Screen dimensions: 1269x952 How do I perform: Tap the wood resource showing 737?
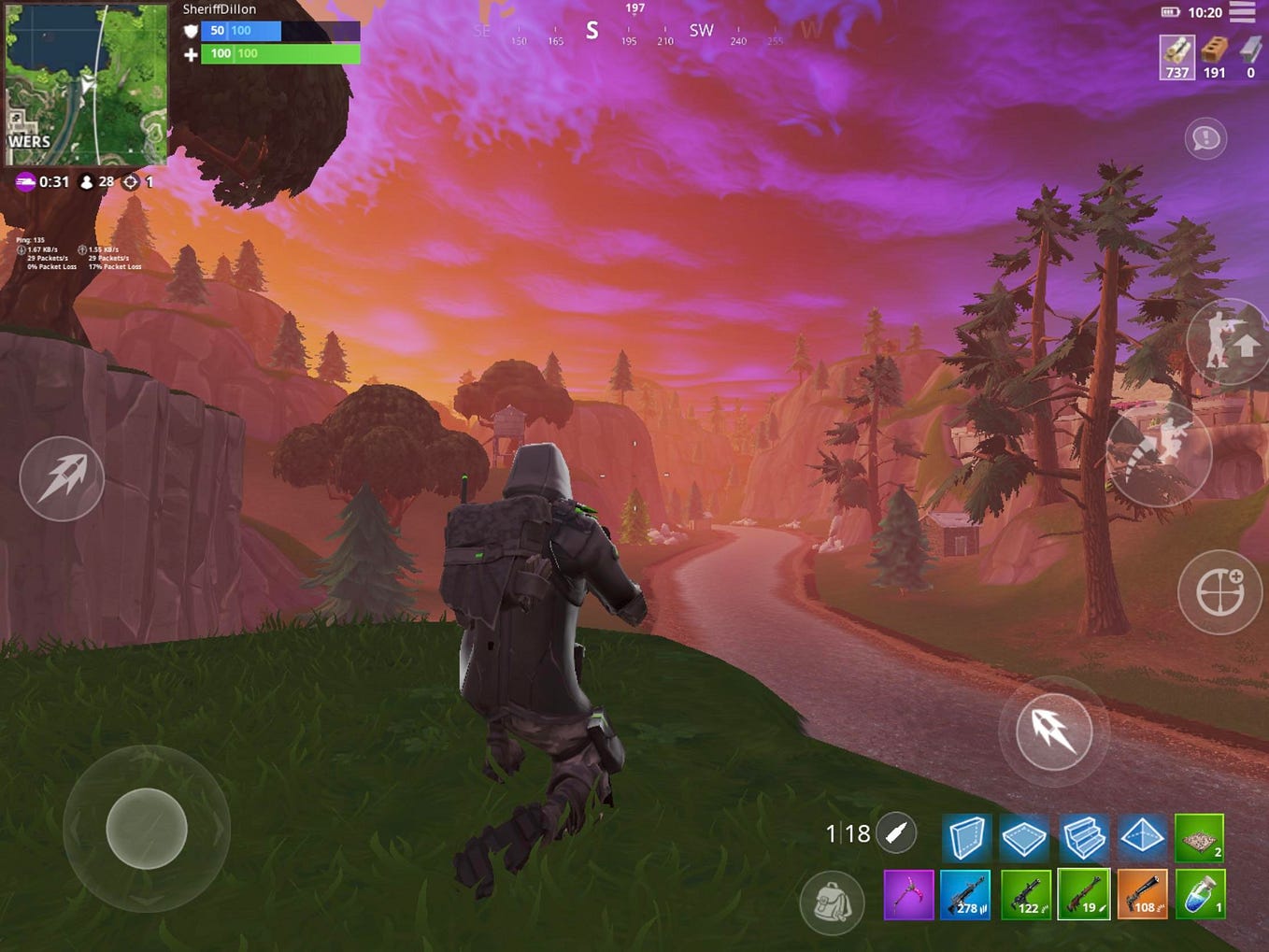pyautogui.click(x=1176, y=57)
